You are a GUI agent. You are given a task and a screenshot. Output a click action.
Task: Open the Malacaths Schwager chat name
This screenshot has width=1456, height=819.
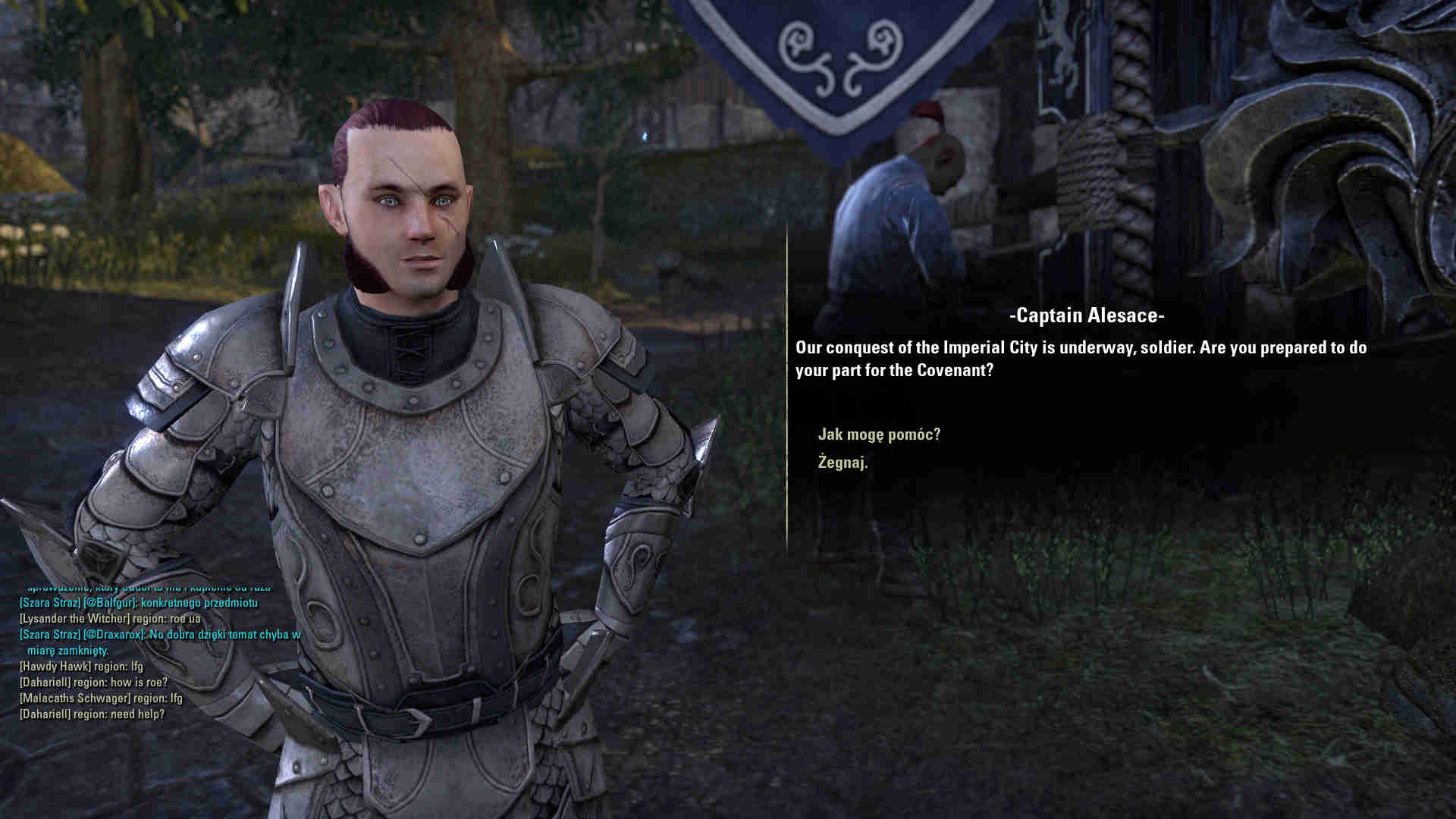(74, 698)
